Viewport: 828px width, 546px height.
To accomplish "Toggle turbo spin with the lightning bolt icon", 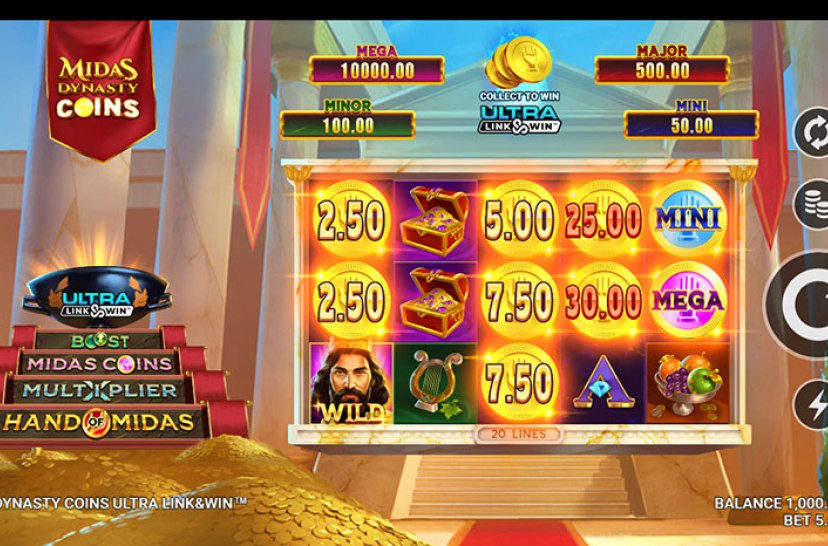I will tap(813, 405).
